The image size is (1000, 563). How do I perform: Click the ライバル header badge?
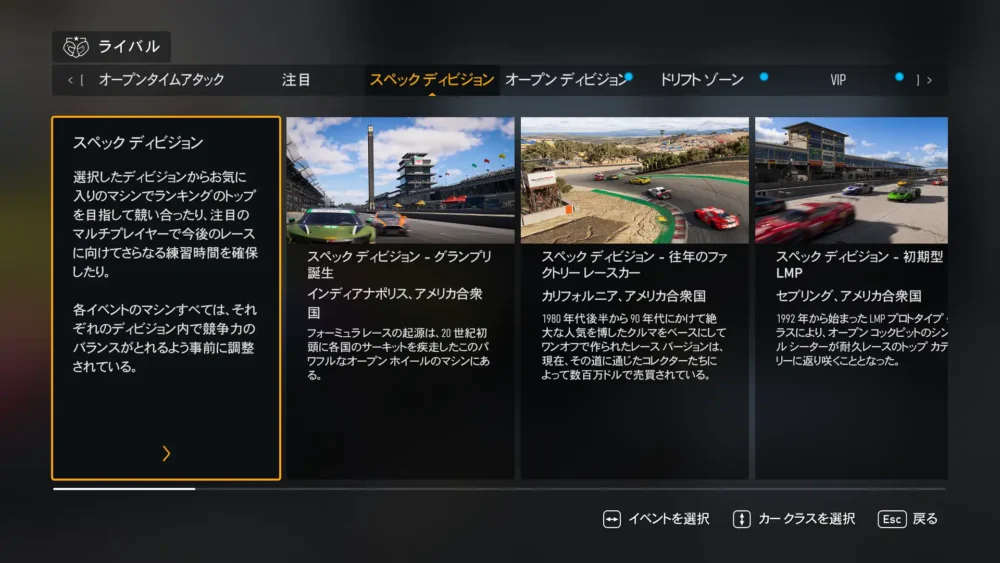(112, 47)
